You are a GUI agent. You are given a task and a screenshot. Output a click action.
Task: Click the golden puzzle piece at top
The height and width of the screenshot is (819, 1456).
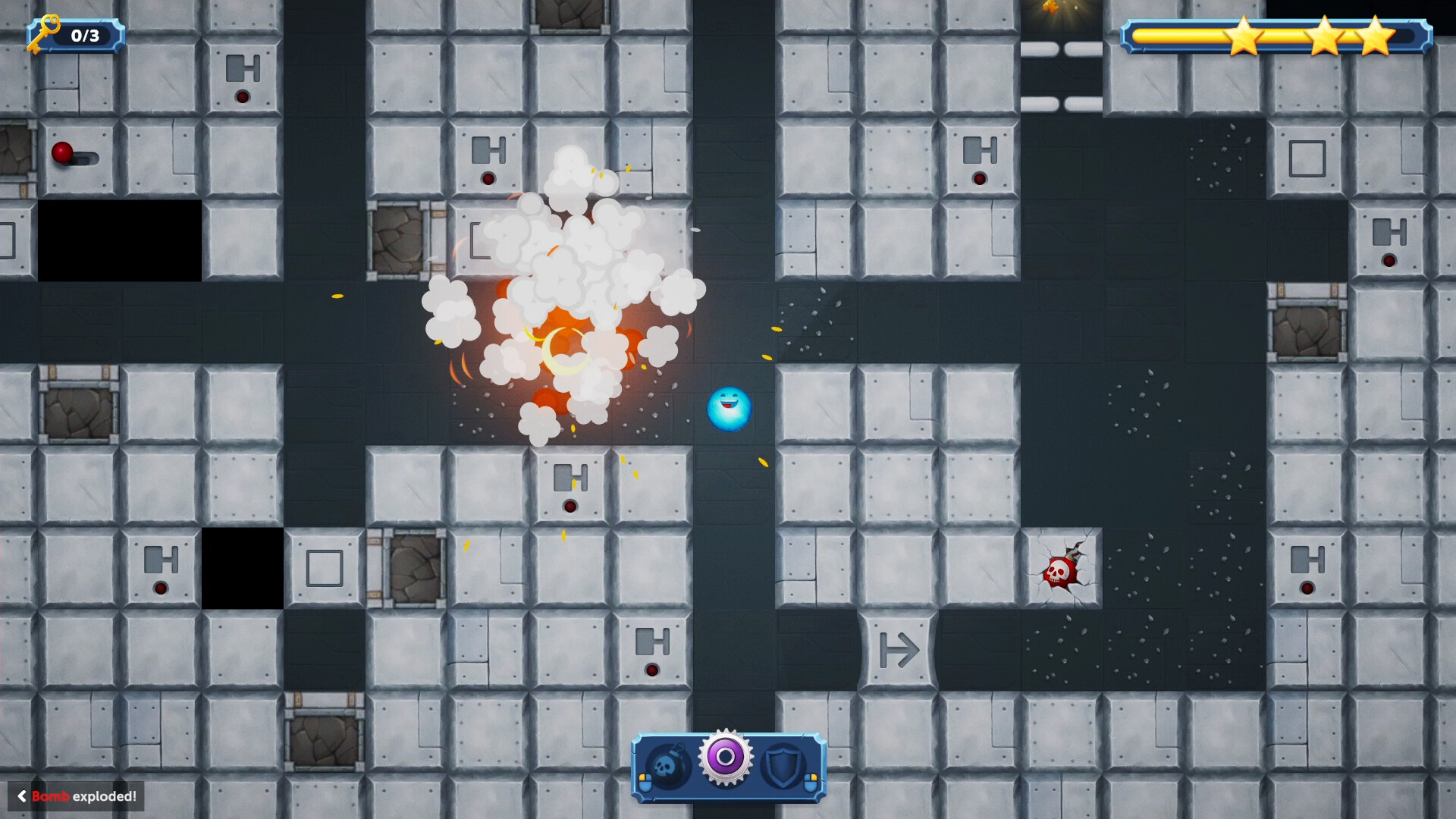pos(1050,9)
